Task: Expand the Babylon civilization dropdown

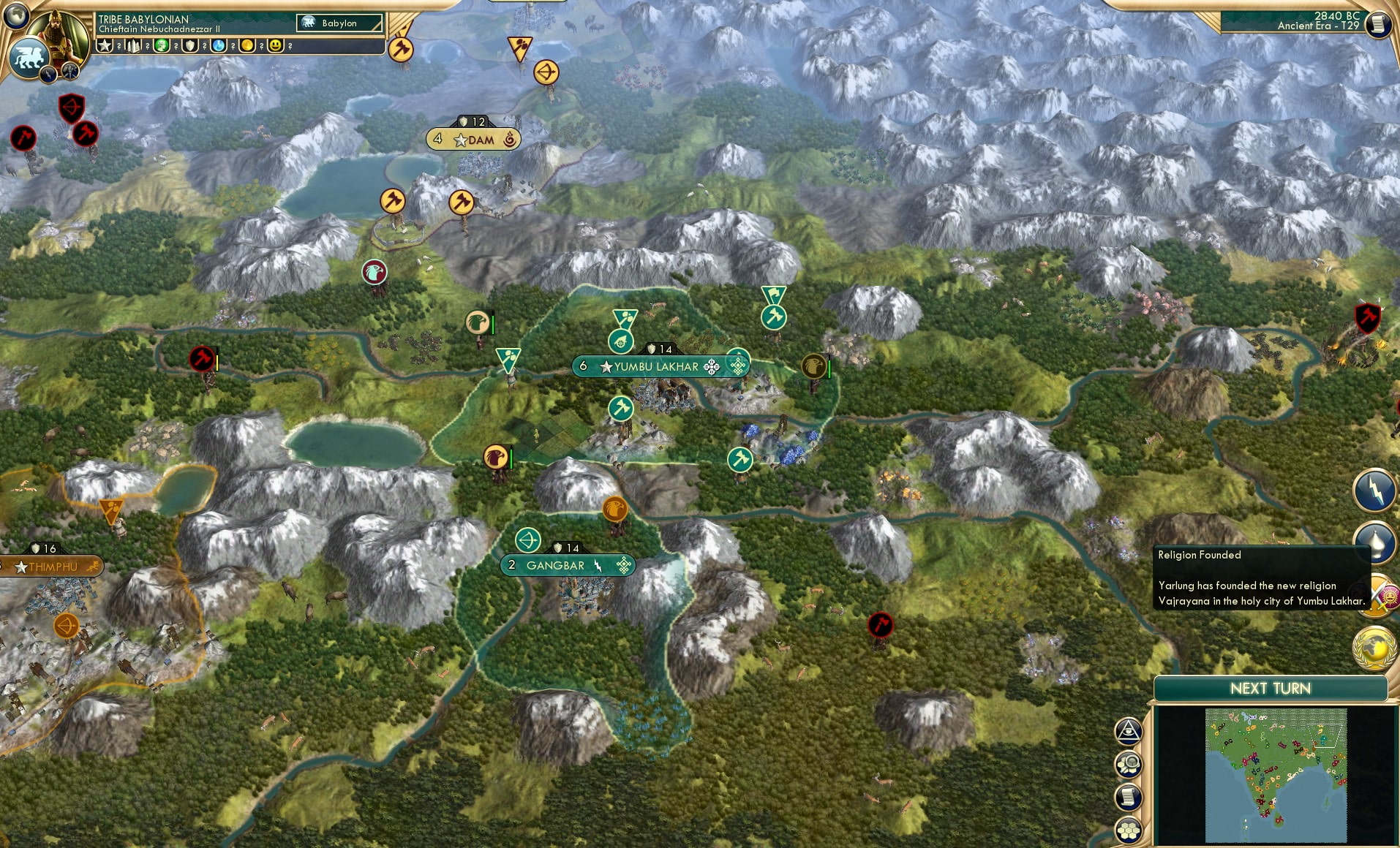Action: click(x=339, y=23)
